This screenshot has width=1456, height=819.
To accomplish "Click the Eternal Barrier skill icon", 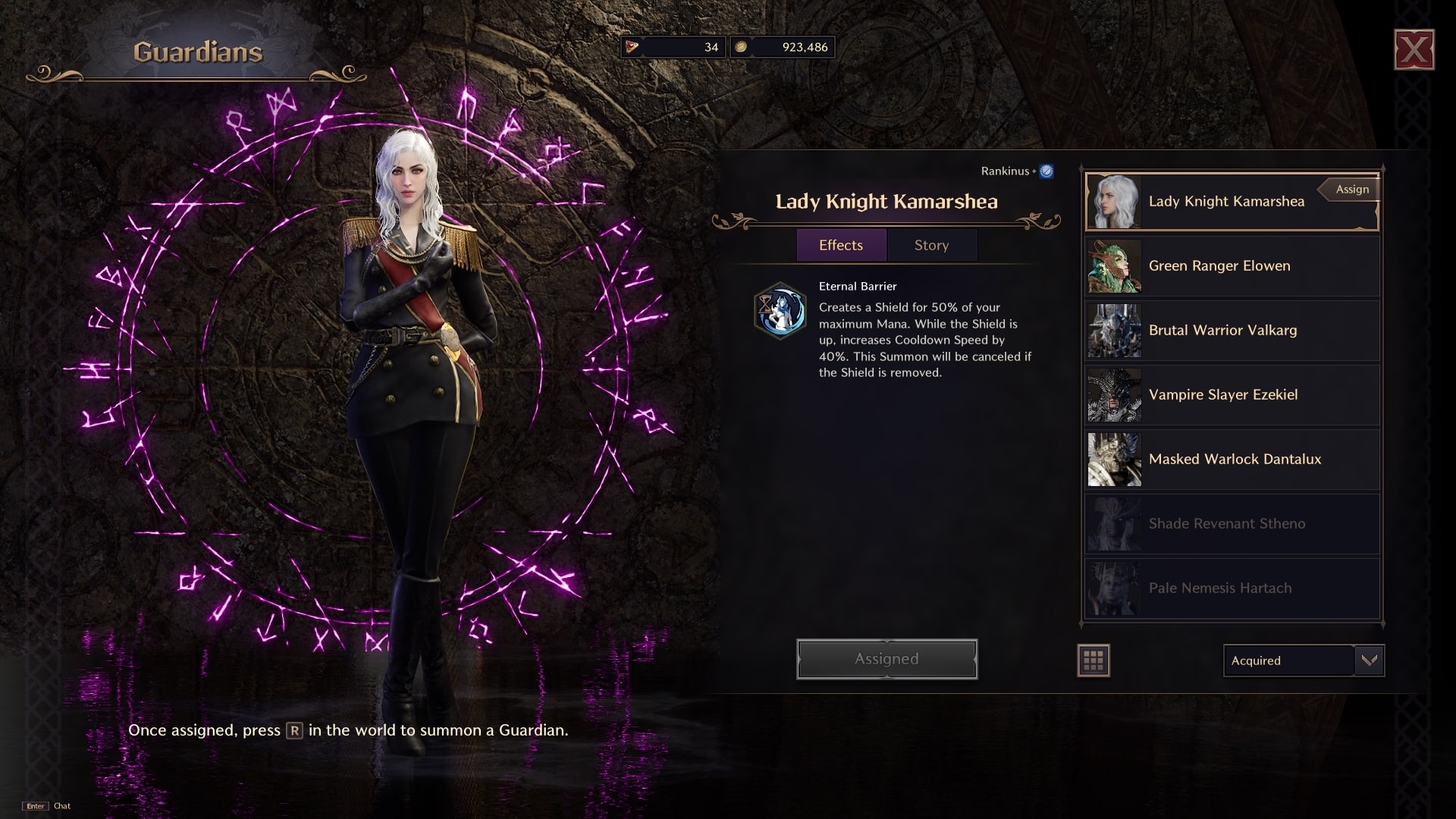I will pyautogui.click(x=780, y=311).
